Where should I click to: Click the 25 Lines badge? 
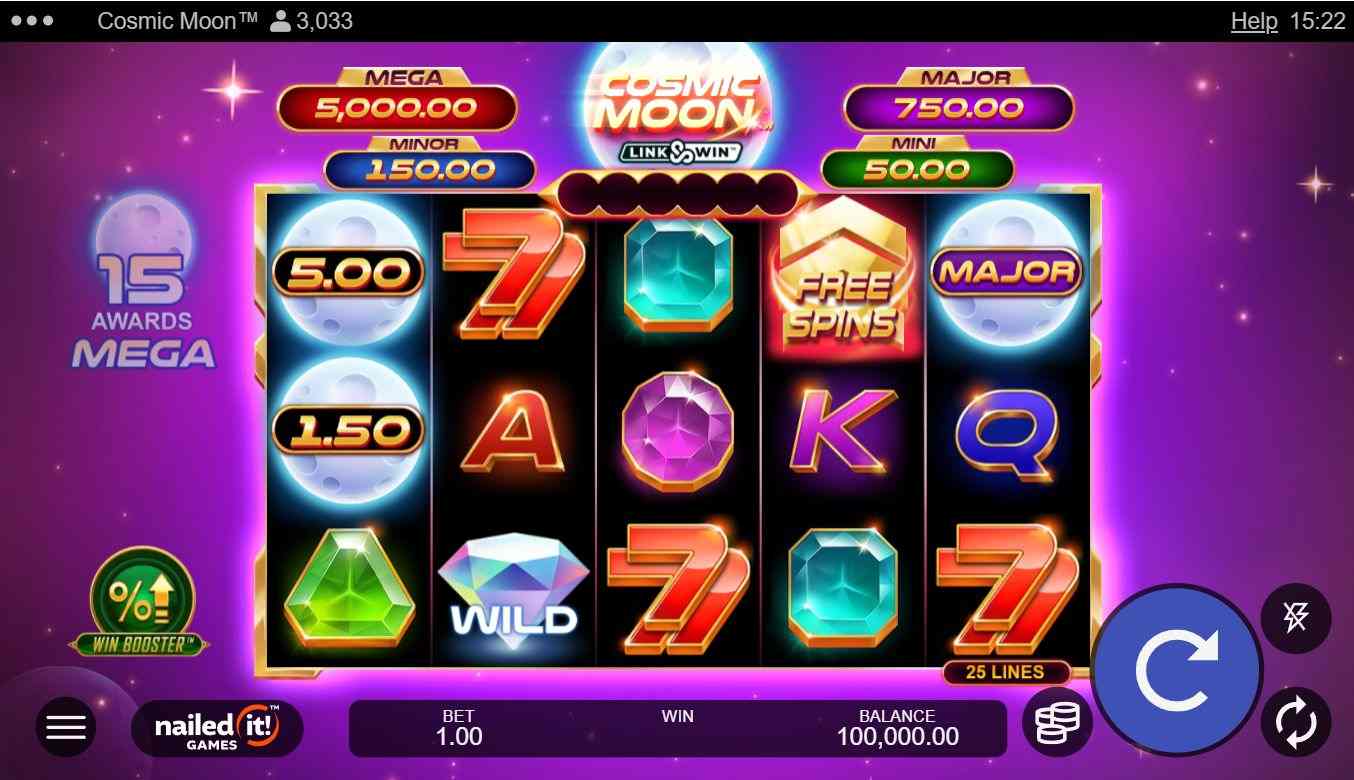1005,672
